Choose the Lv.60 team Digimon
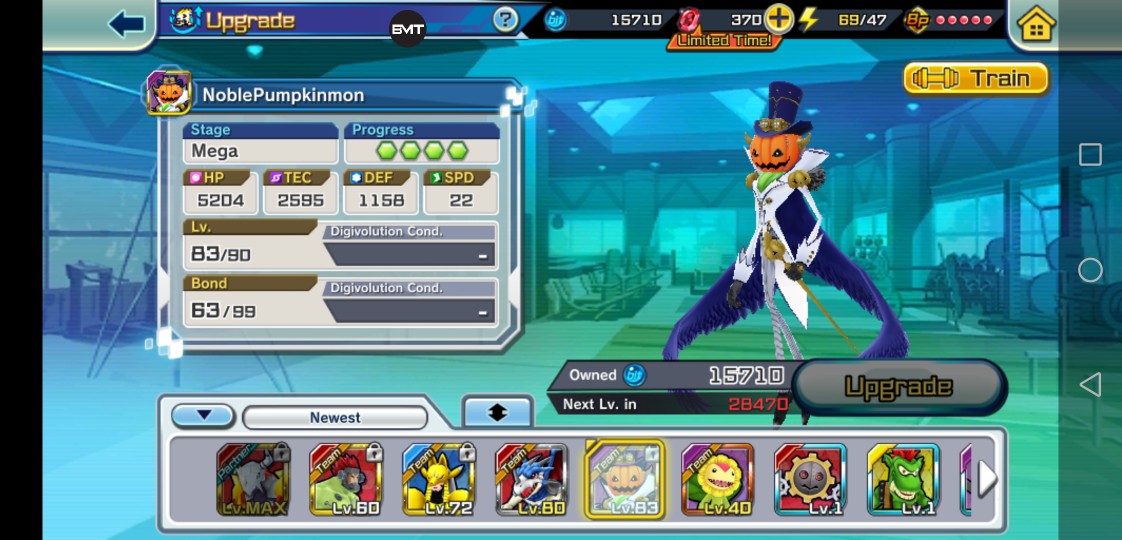This screenshot has height=540, width=1122. 345,480
